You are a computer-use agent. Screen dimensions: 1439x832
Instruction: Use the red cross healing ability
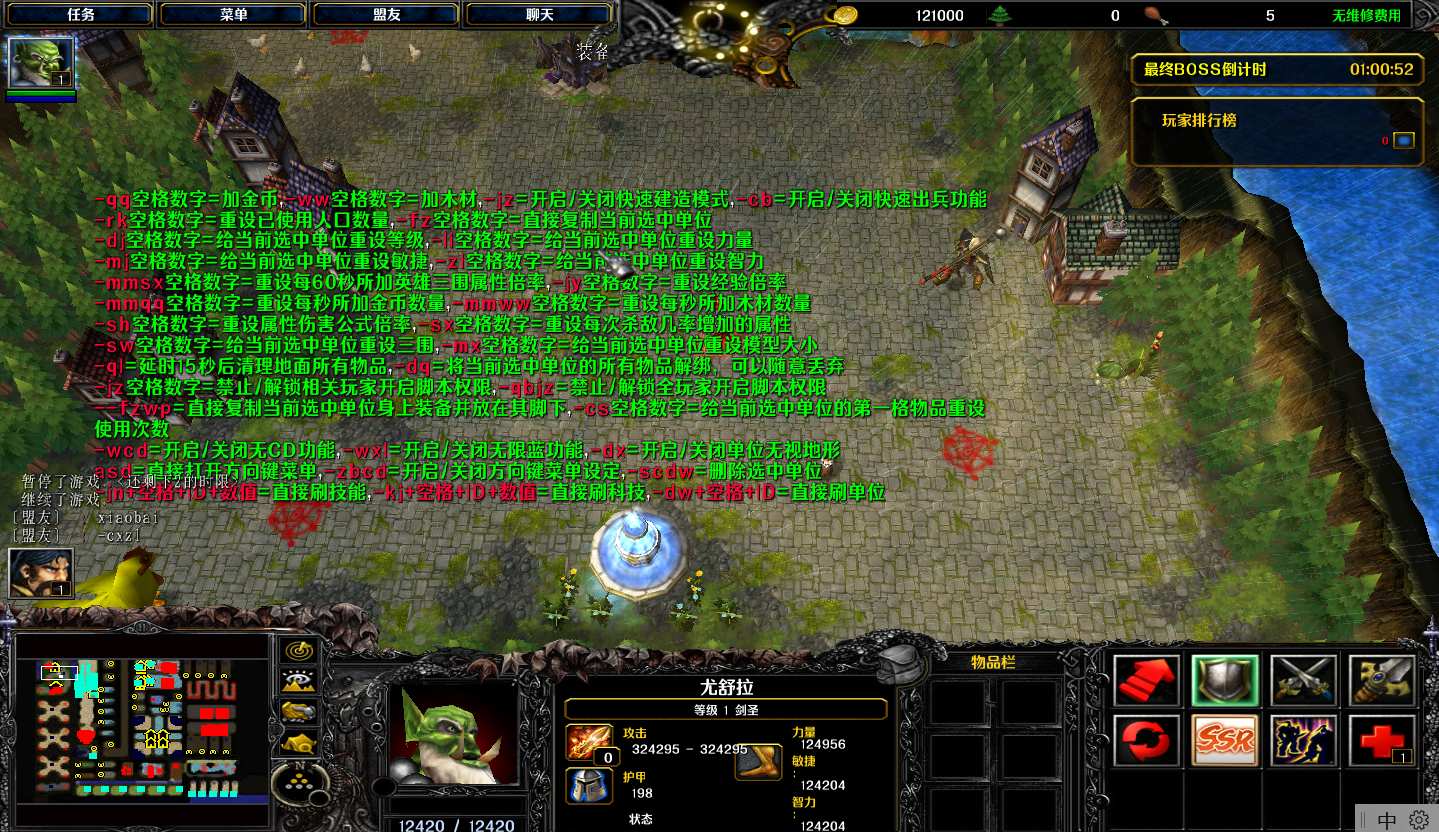1382,741
